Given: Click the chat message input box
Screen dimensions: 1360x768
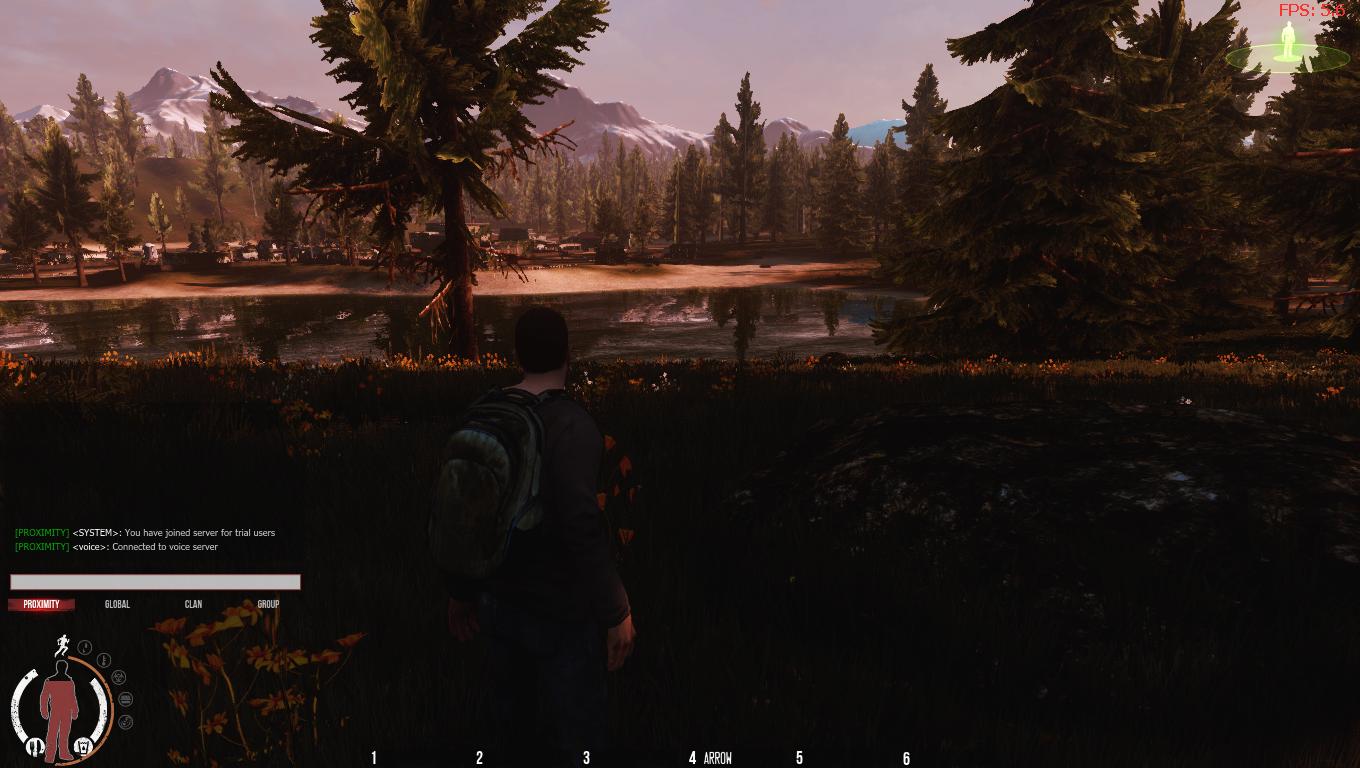Looking at the screenshot, I should (155, 582).
